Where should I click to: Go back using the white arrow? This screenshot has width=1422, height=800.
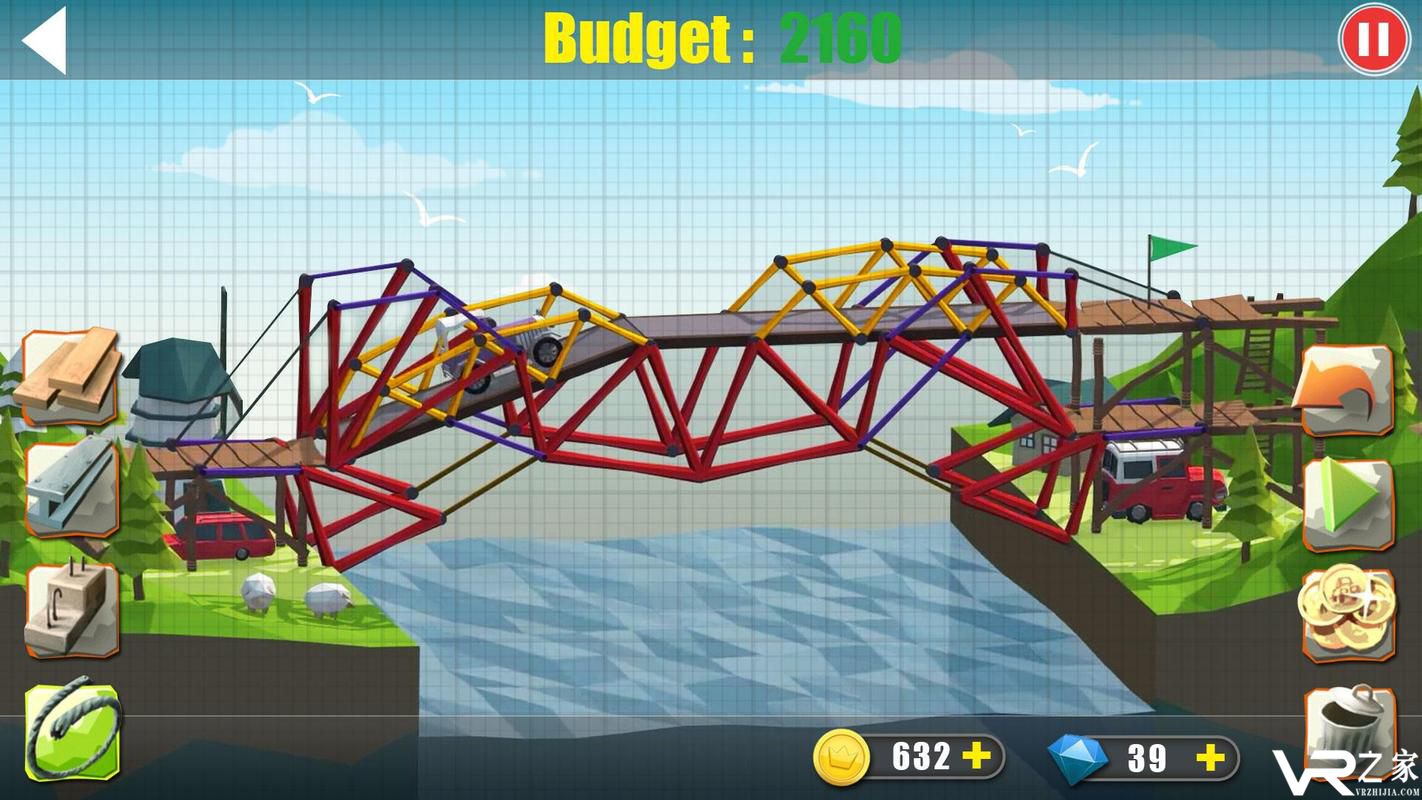(x=45, y=40)
